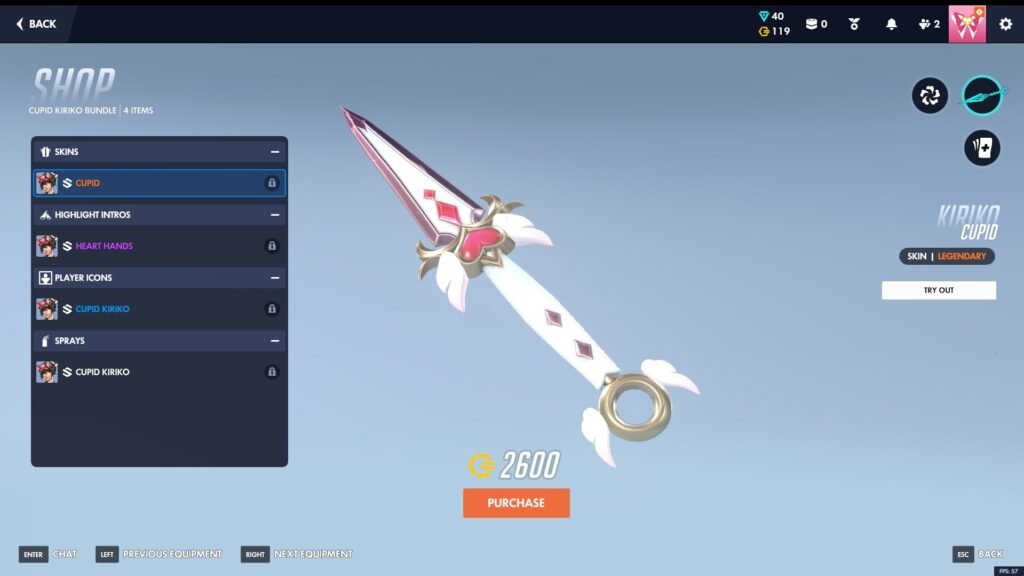Show the hero preview view
The width and height of the screenshot is (1024, 576).
pos(929,96)
